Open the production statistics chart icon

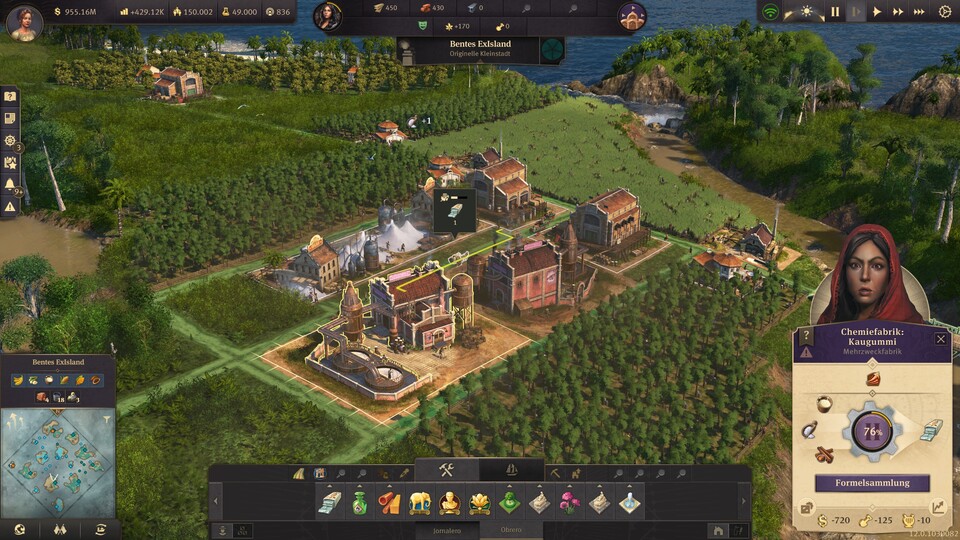[x=940, y=507]
